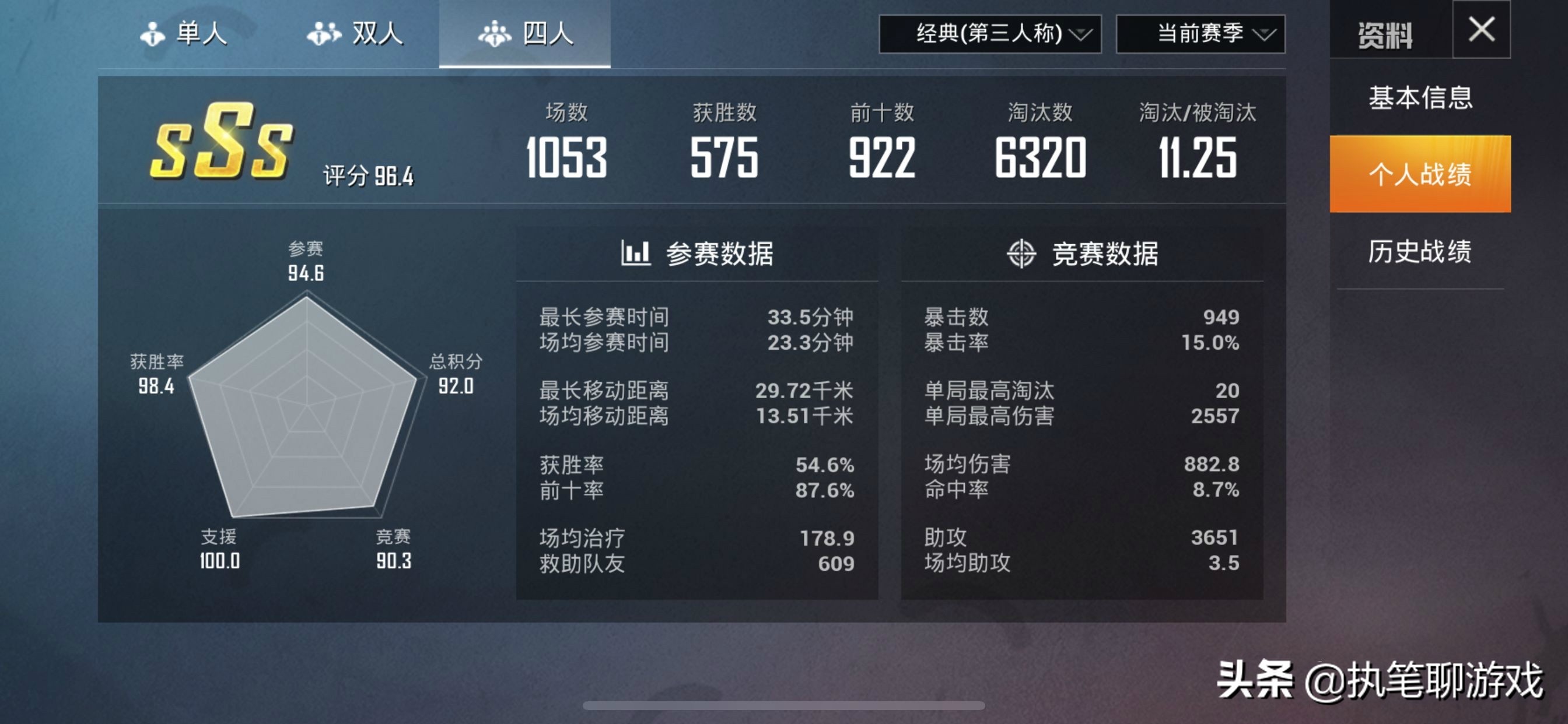Screen dimensions: 1568x724
Task: Click the 获胜数 575 stat
Action: click(x=724, y=158)
